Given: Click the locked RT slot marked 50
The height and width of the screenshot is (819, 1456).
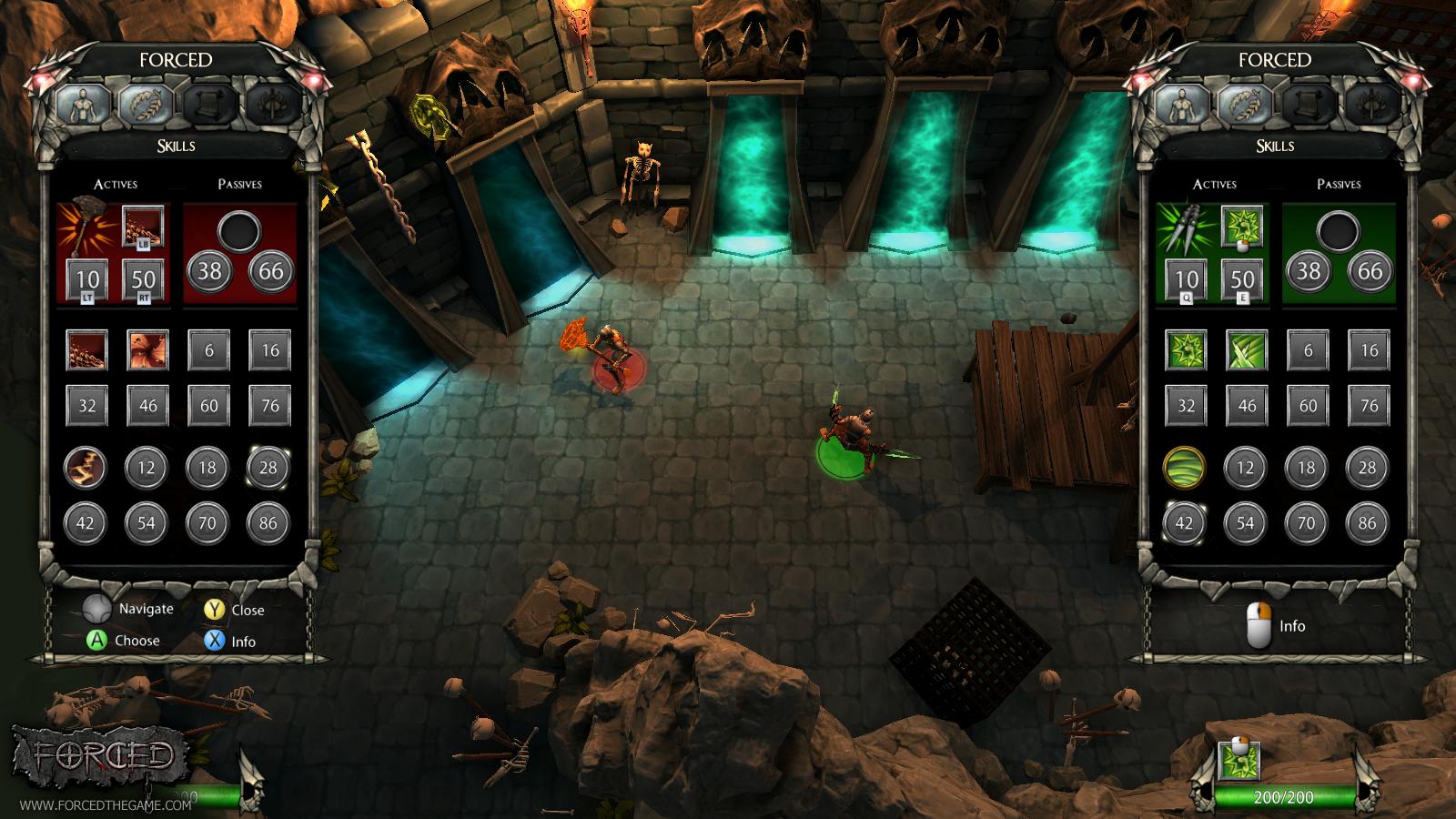Looking at the screenshot, I should point(144,279).
